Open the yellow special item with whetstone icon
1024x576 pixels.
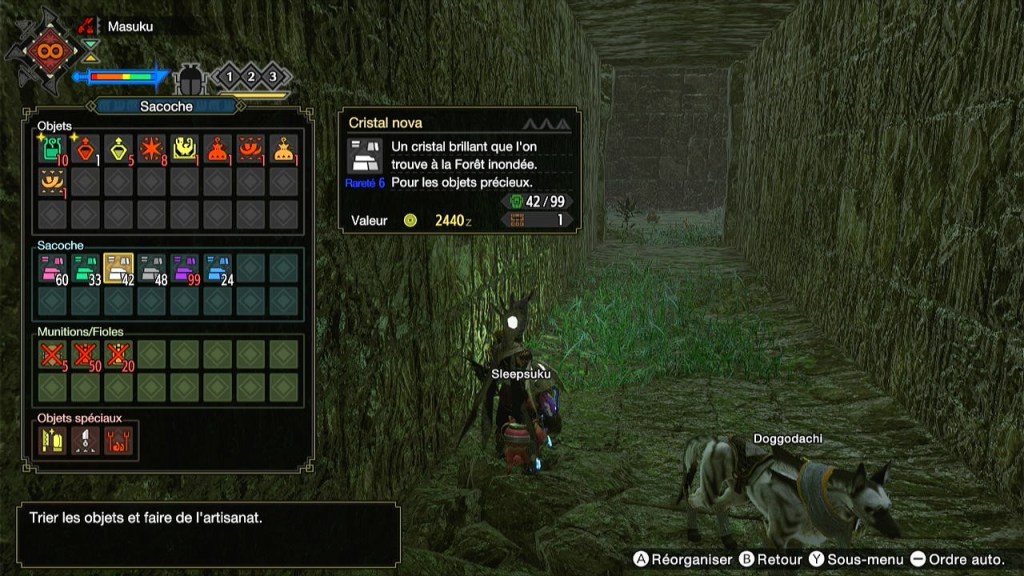coord(52,440)
